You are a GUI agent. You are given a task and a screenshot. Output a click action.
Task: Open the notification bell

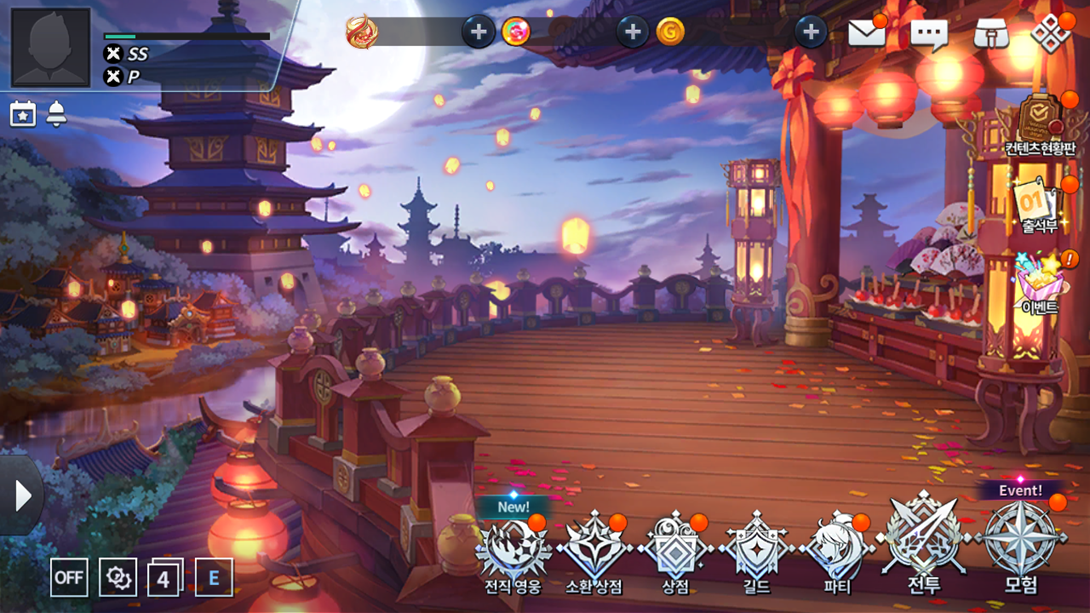56,114
